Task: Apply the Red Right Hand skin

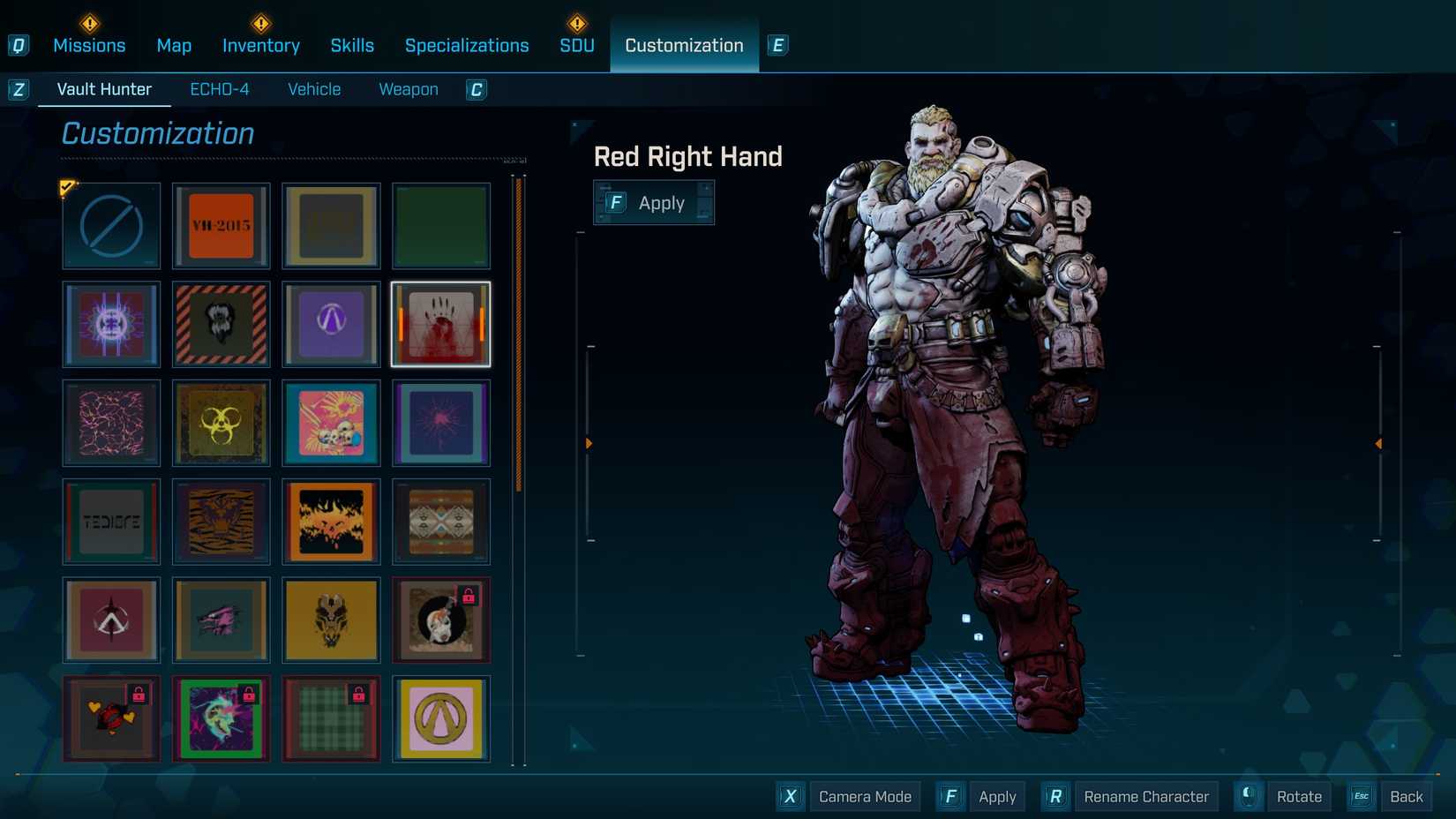Action: tap(654, 202)
